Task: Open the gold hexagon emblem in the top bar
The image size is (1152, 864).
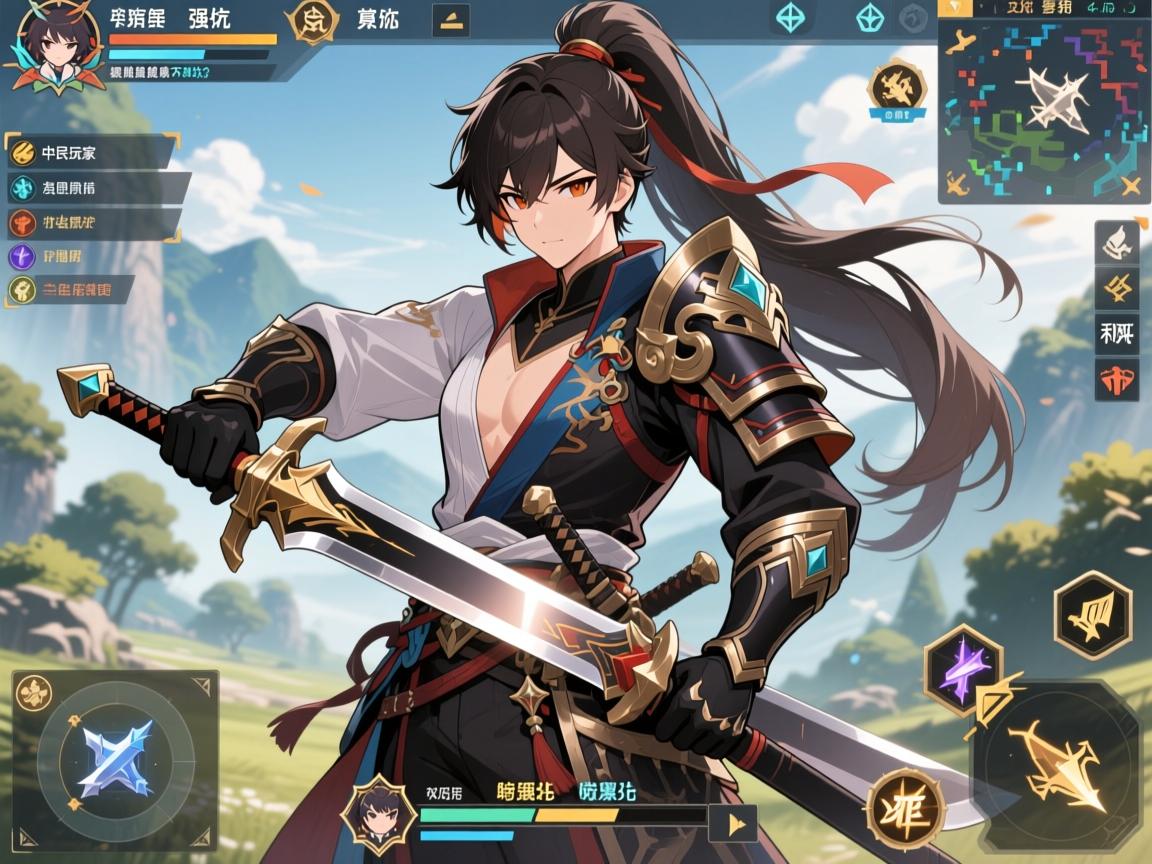Action: click(312, 22)
